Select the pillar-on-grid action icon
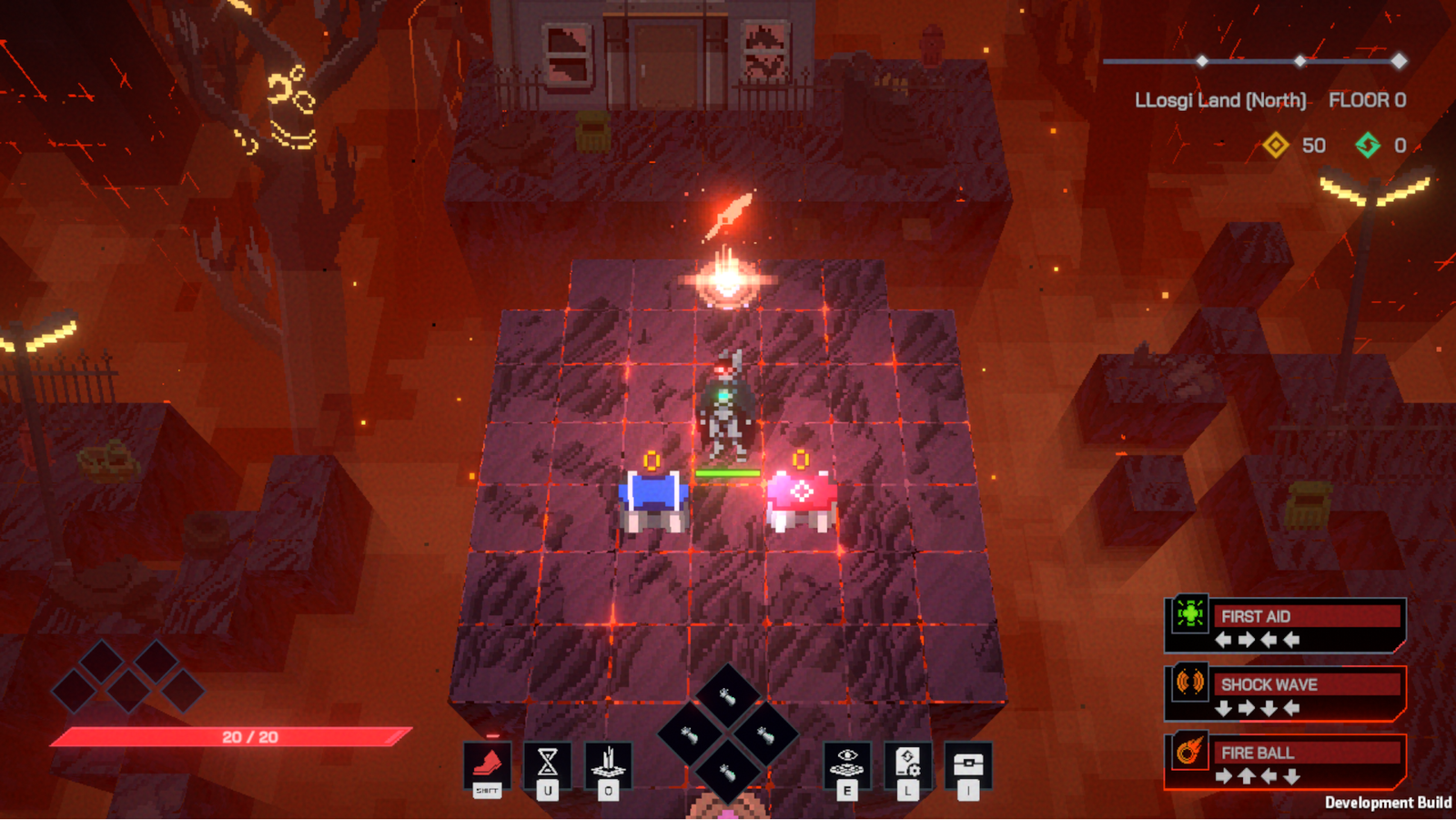This screenshot has width=1456, height=820. click(x=608, y=763)
